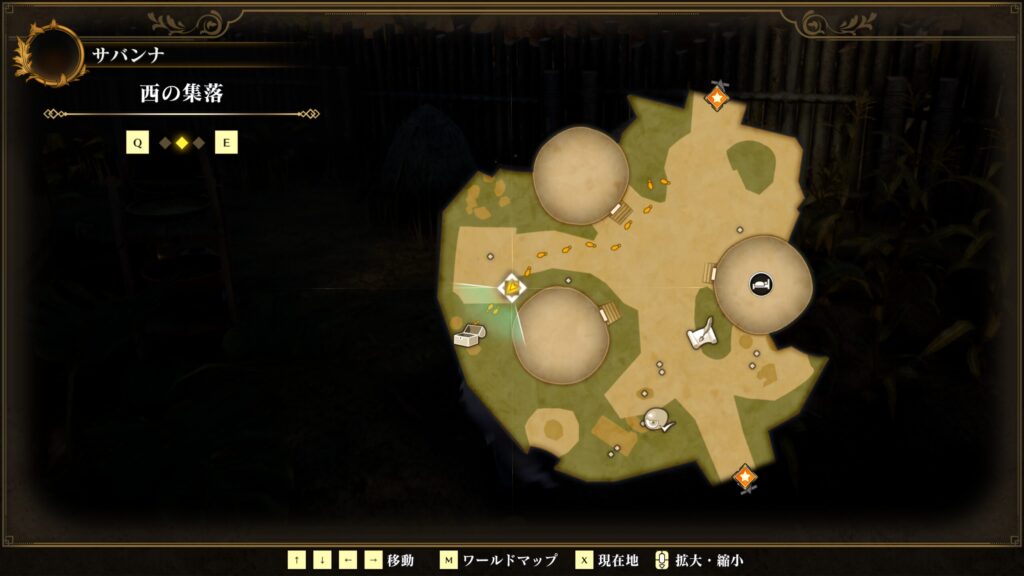Click the bed icon inside the round hut
The image size is (1024, 576).
click(761, 285)
